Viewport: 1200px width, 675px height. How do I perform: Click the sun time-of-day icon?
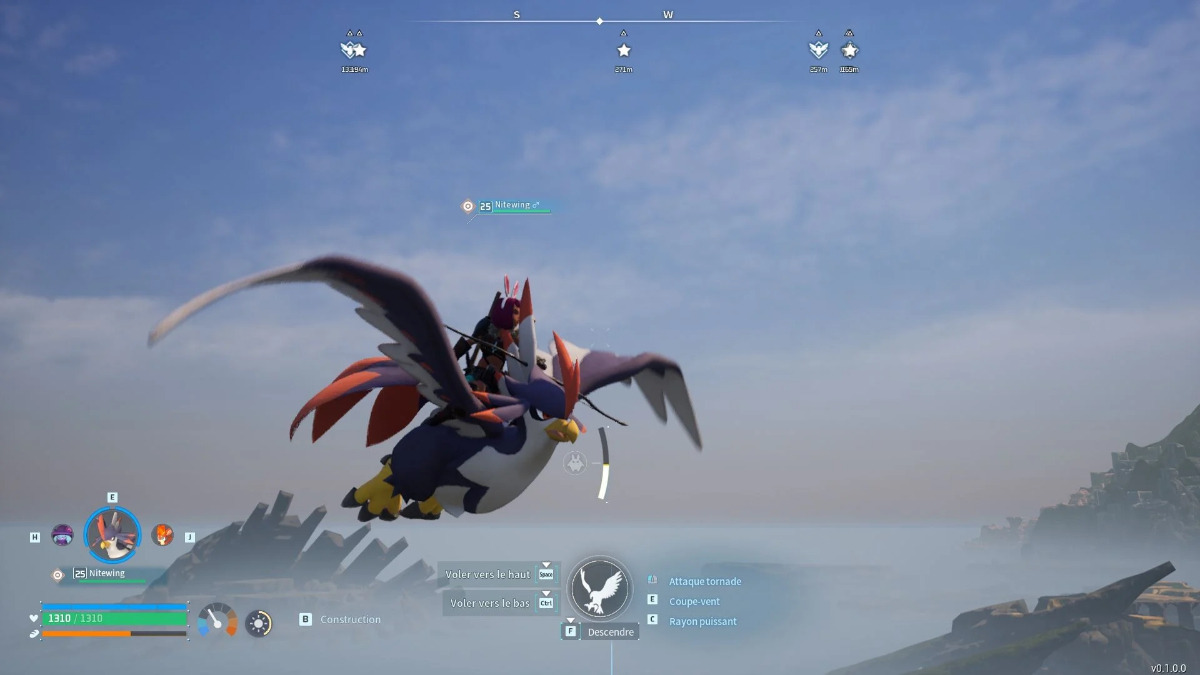(259, 623)
